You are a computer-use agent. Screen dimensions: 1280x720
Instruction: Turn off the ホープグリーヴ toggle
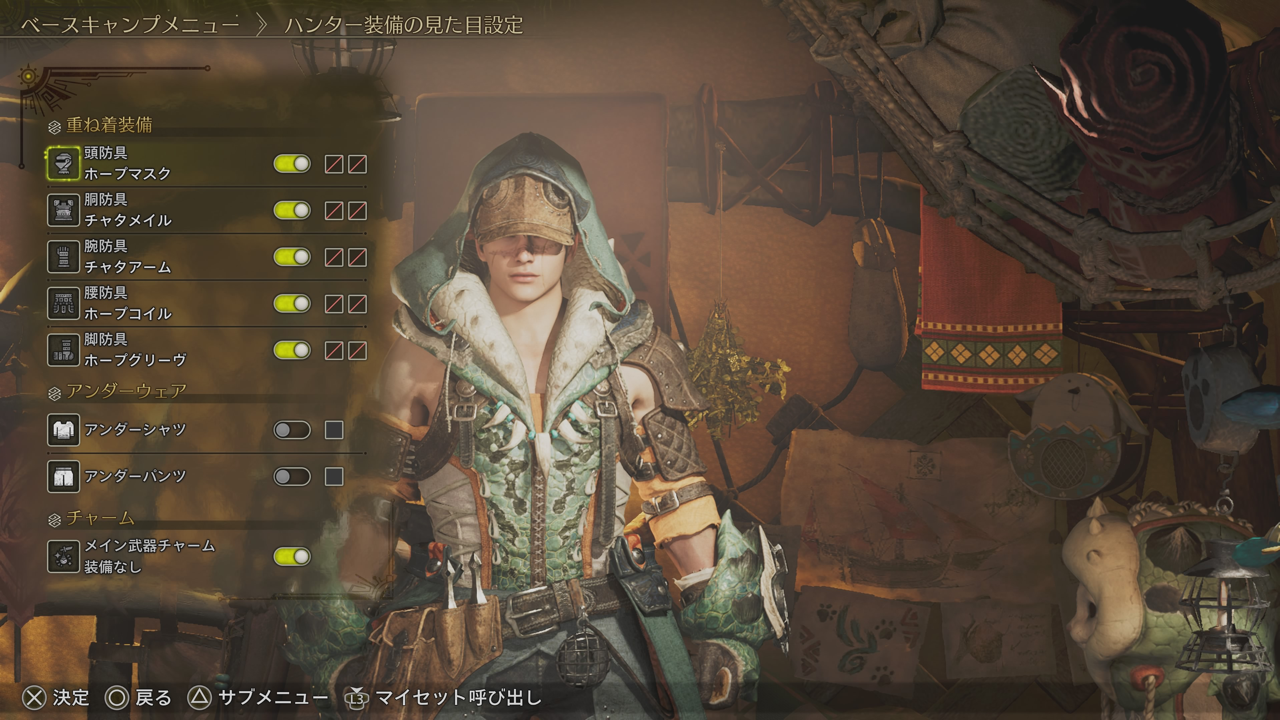click(x=292, y=350)
